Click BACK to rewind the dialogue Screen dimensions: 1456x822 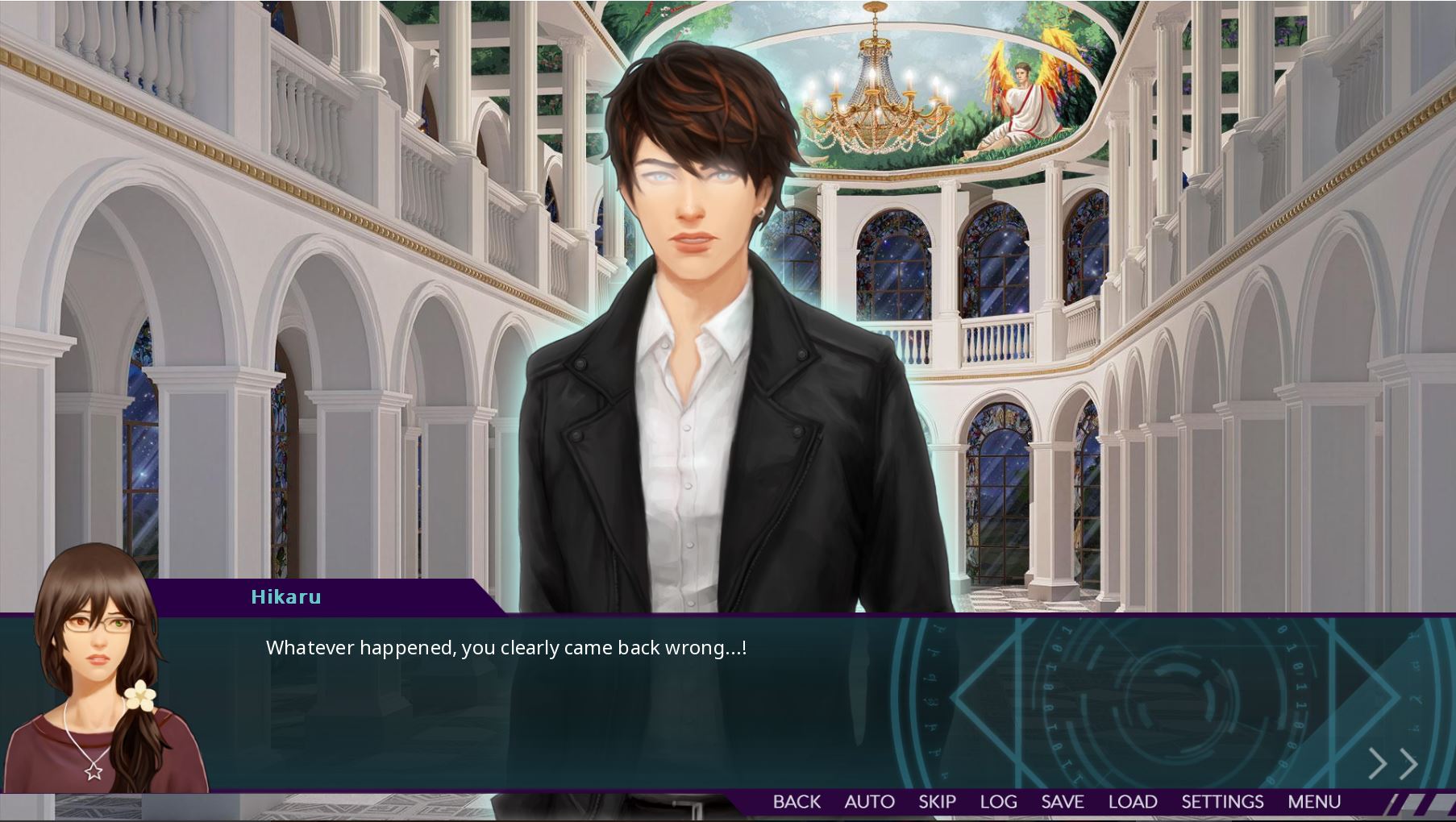click(797, 801)
